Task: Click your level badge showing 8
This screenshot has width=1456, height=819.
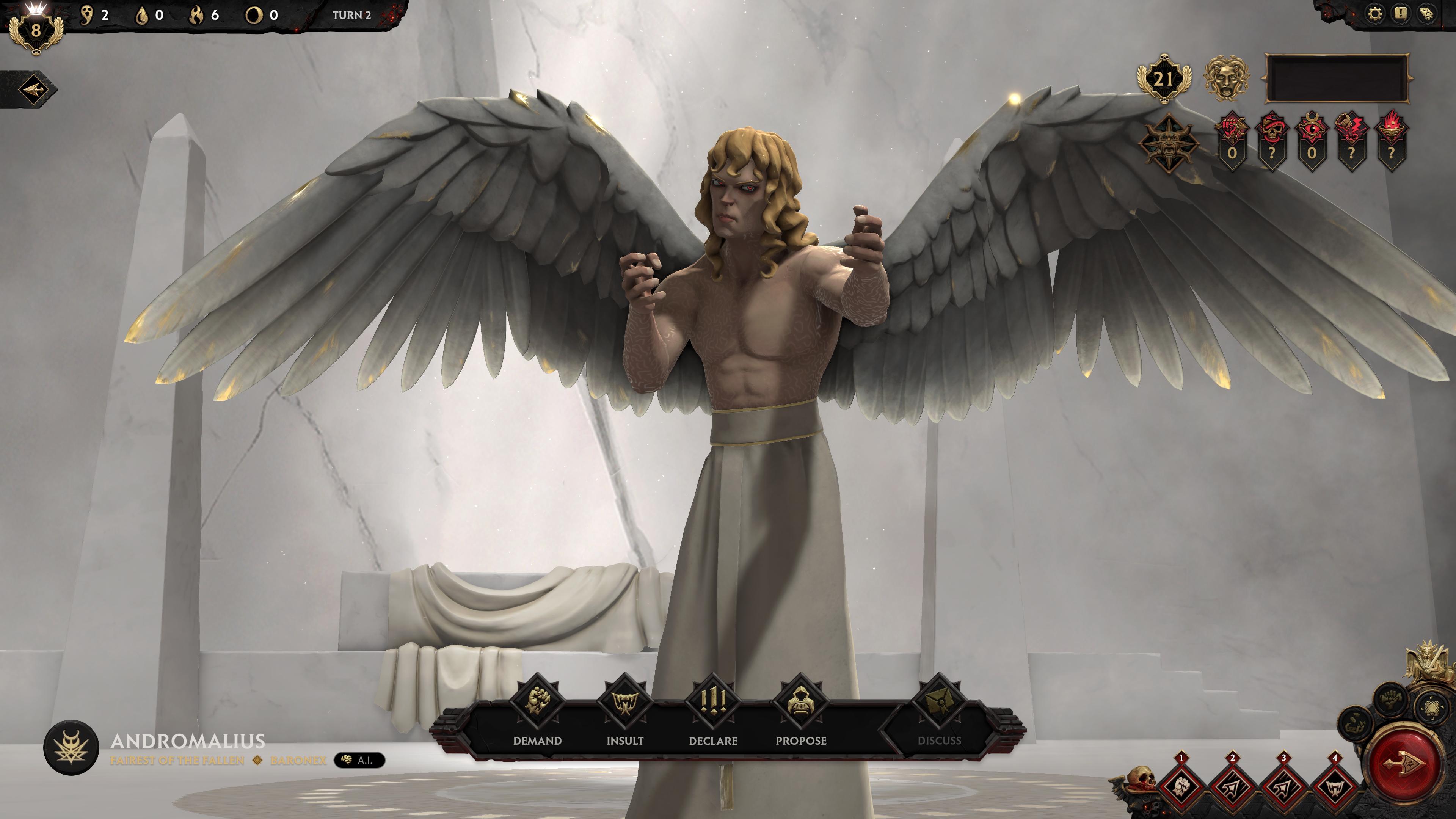Action: [36, 31]
